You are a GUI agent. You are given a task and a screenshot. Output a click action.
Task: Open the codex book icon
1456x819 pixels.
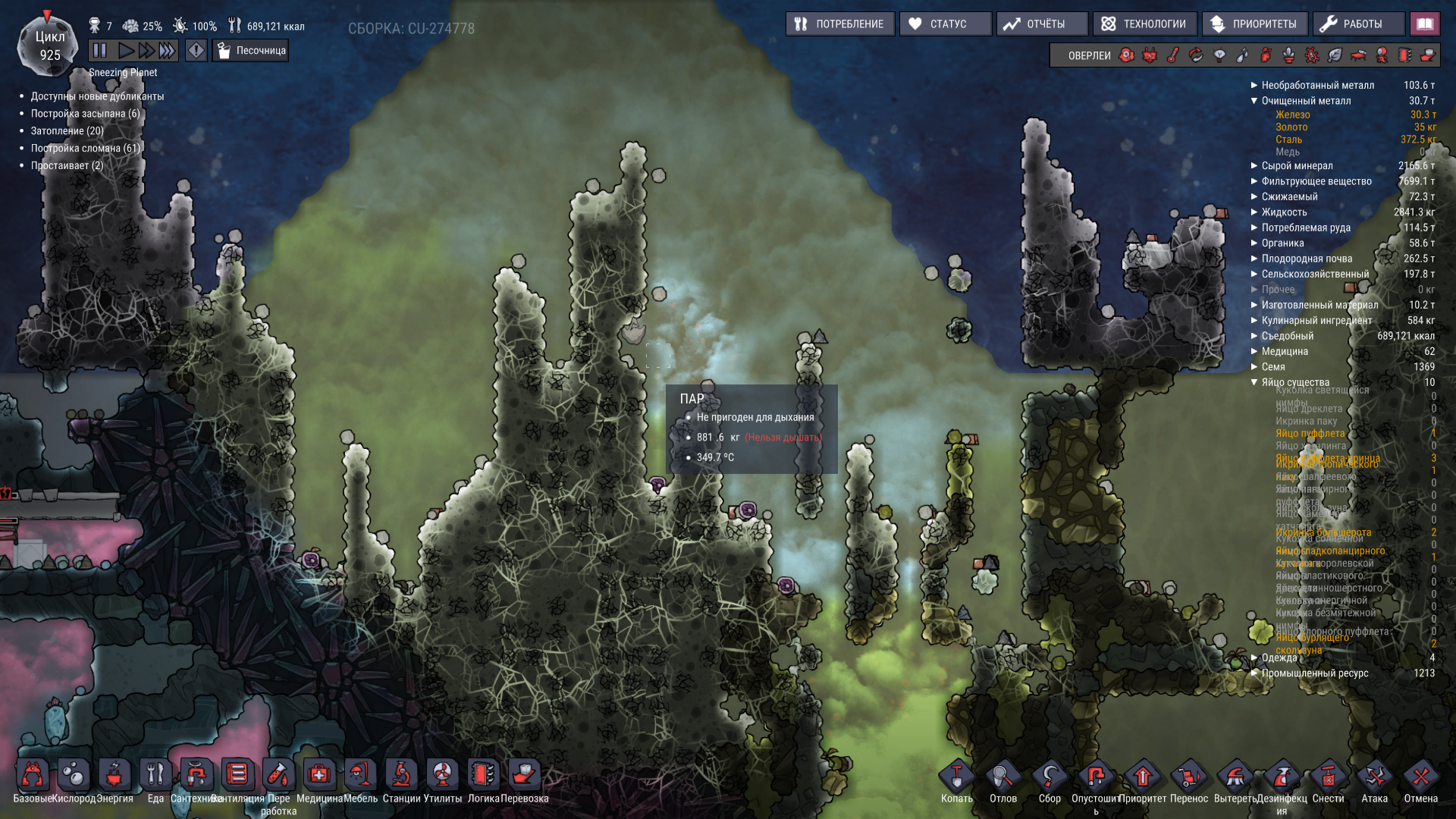pos(1425,24)
